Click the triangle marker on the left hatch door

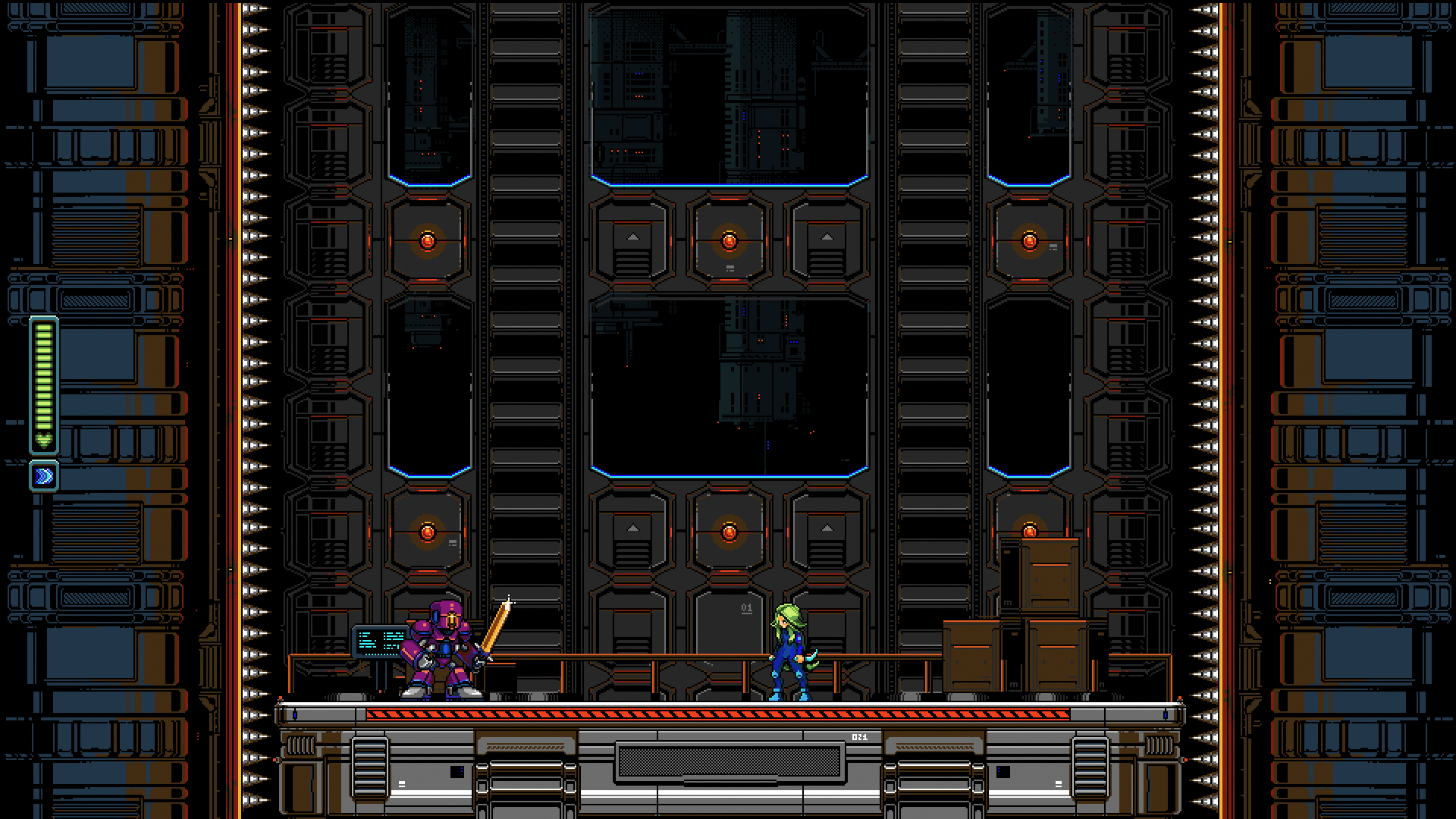632,236
